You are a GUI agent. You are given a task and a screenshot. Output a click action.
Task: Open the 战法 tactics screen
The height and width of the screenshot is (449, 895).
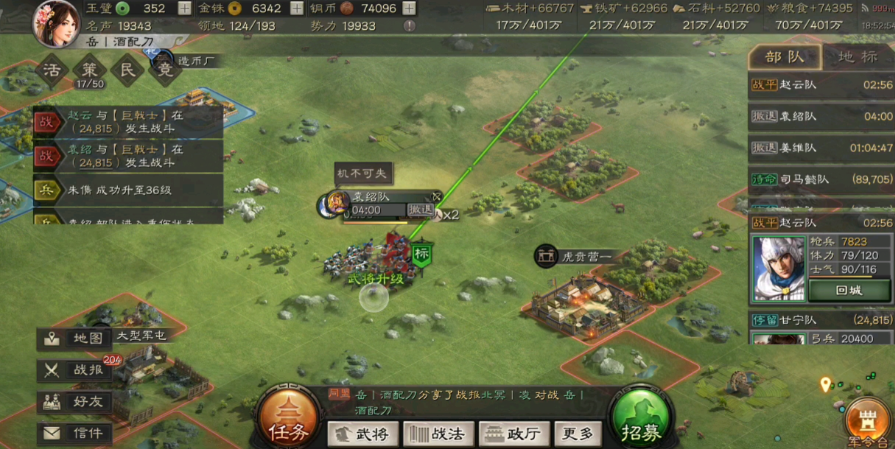(x=437, y=434)
